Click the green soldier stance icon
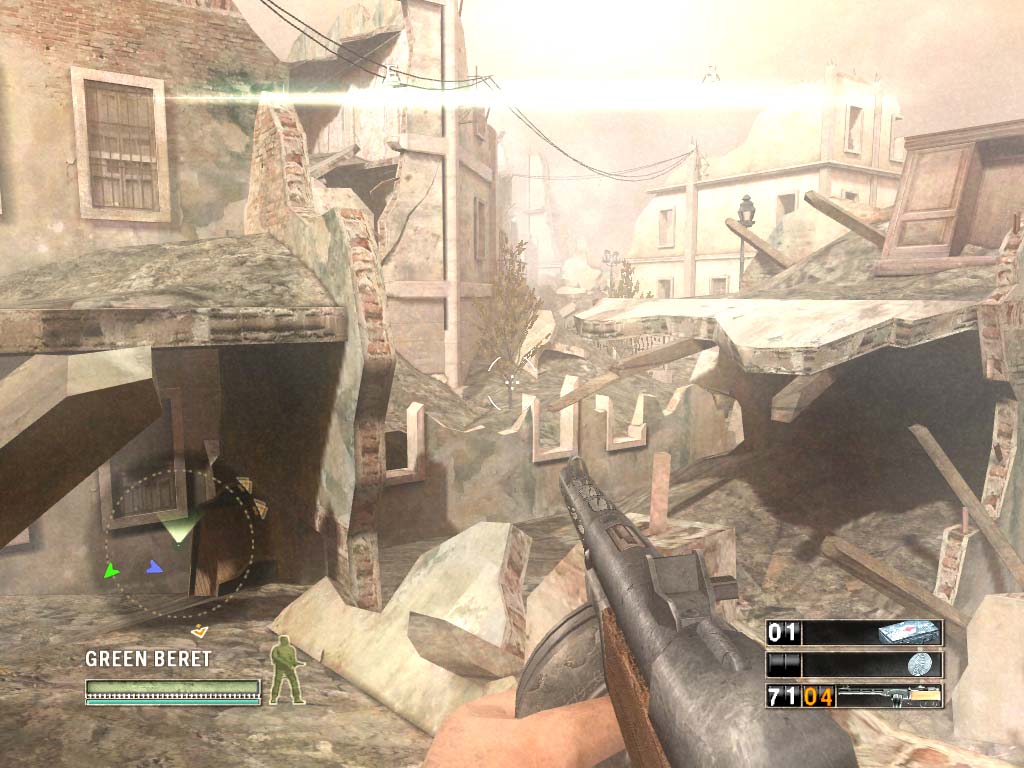Image resolution: width=1024 pixels, height=768 pixels. point(288,669)
